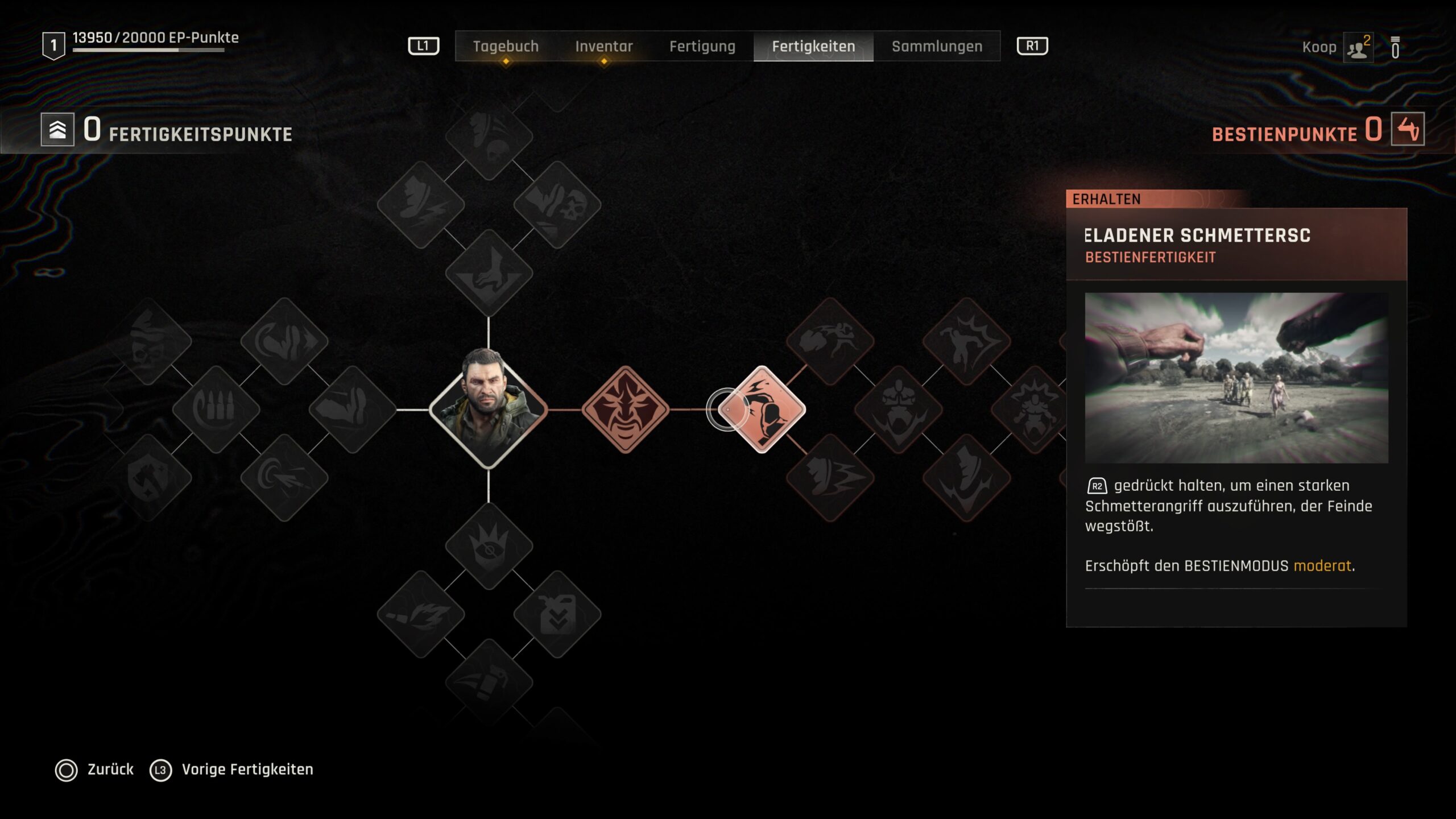Choose the crown with eye skill
The width and height of the screenshot is (1456, 819).
(489, 545)
